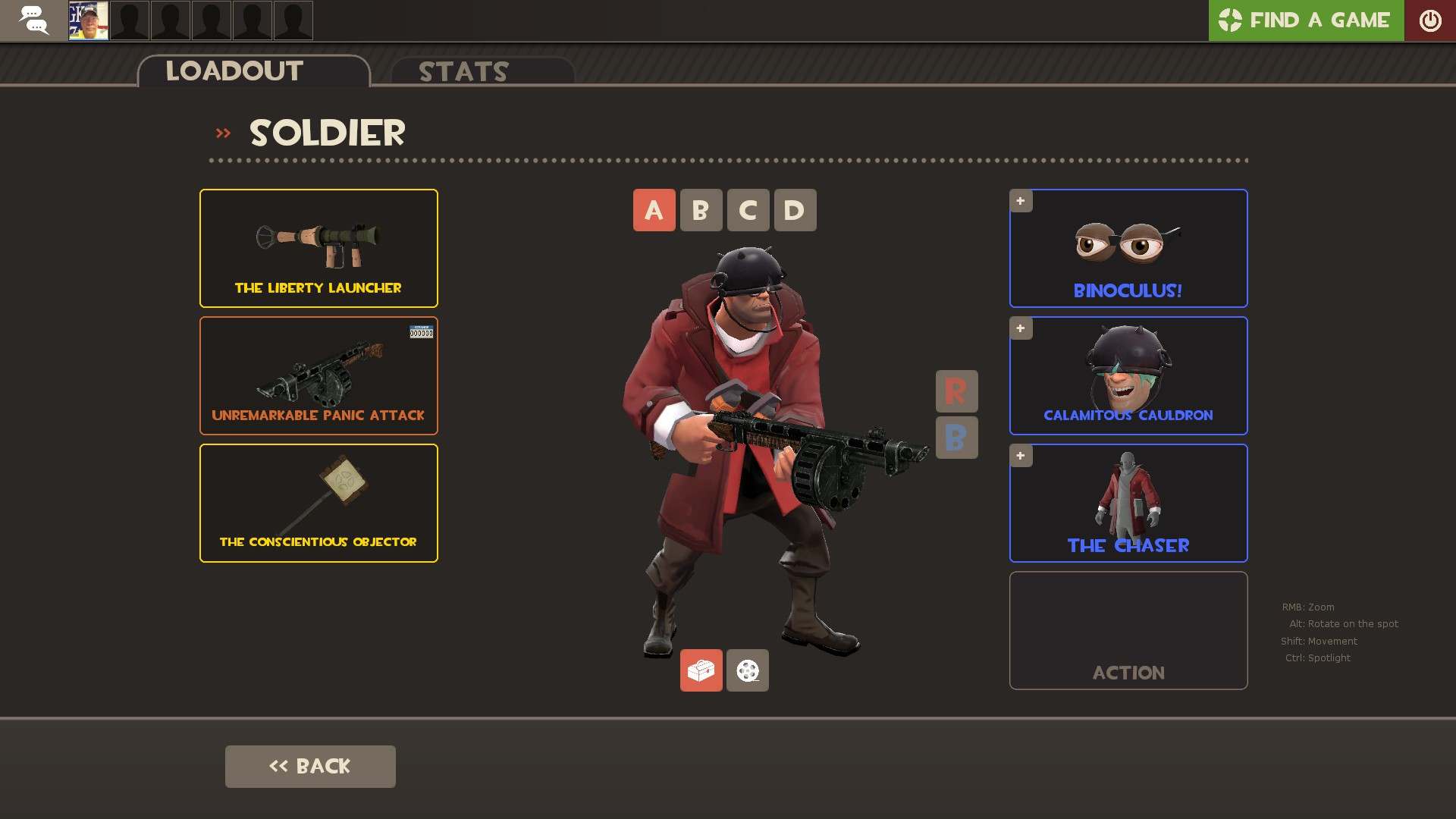1456x819 pixels.
Task: Switch to taunt loadout via film reel icon
Action: click(747, 670)
